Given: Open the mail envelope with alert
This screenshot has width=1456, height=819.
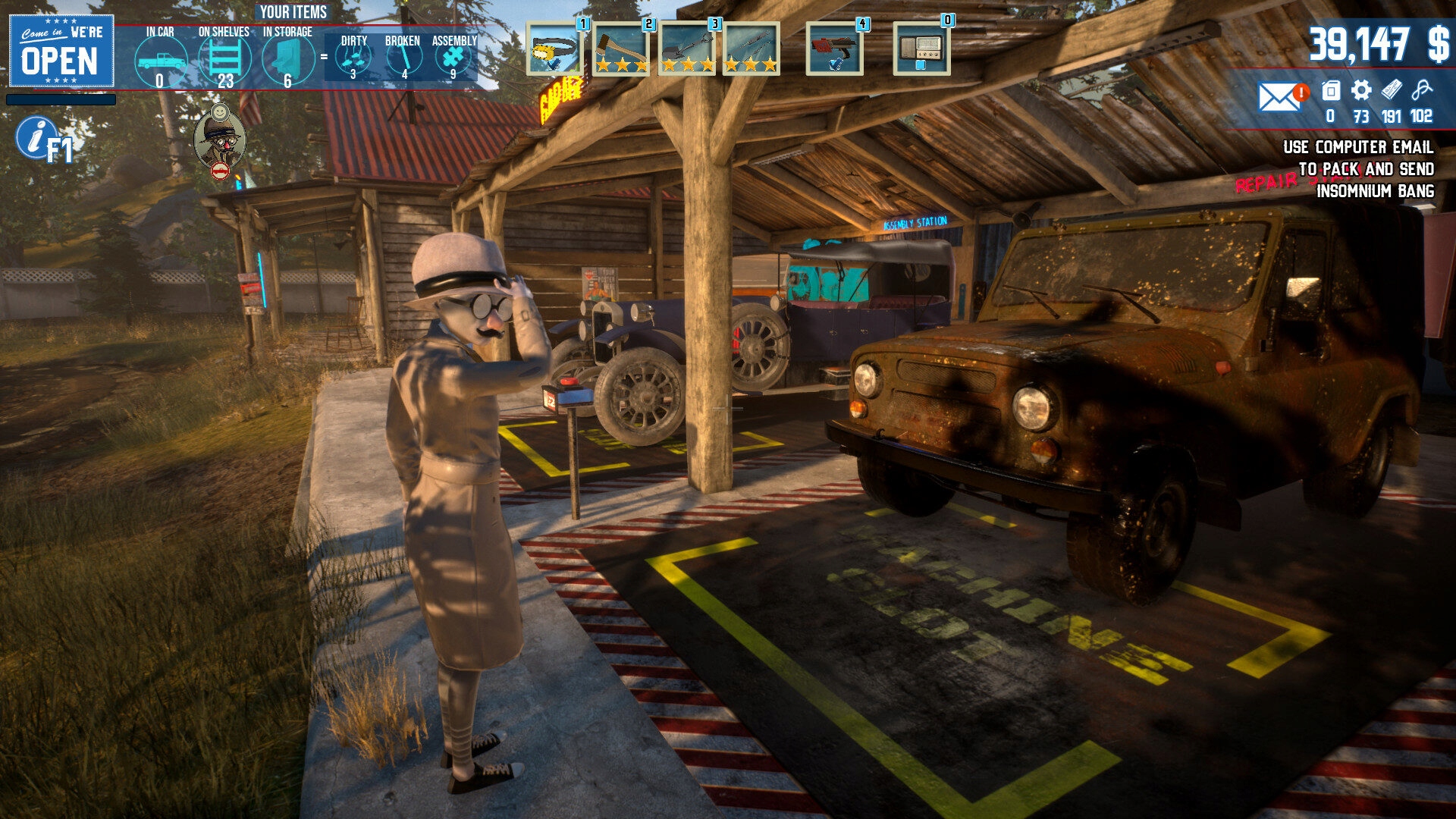Looking at the screenshot, I should (1280, 96).
